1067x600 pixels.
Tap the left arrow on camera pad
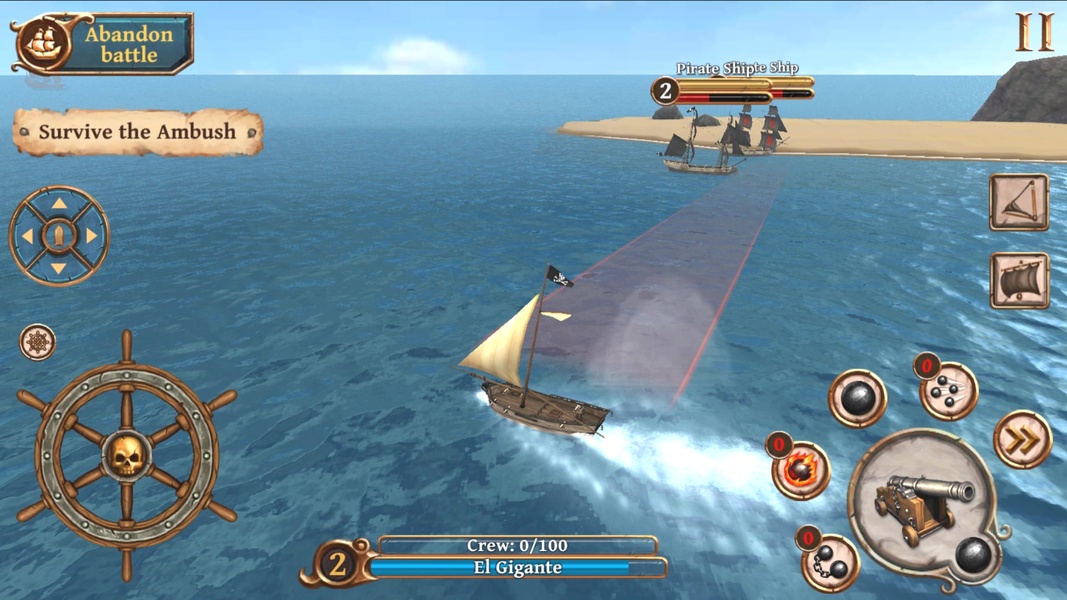tap(27, 237)
